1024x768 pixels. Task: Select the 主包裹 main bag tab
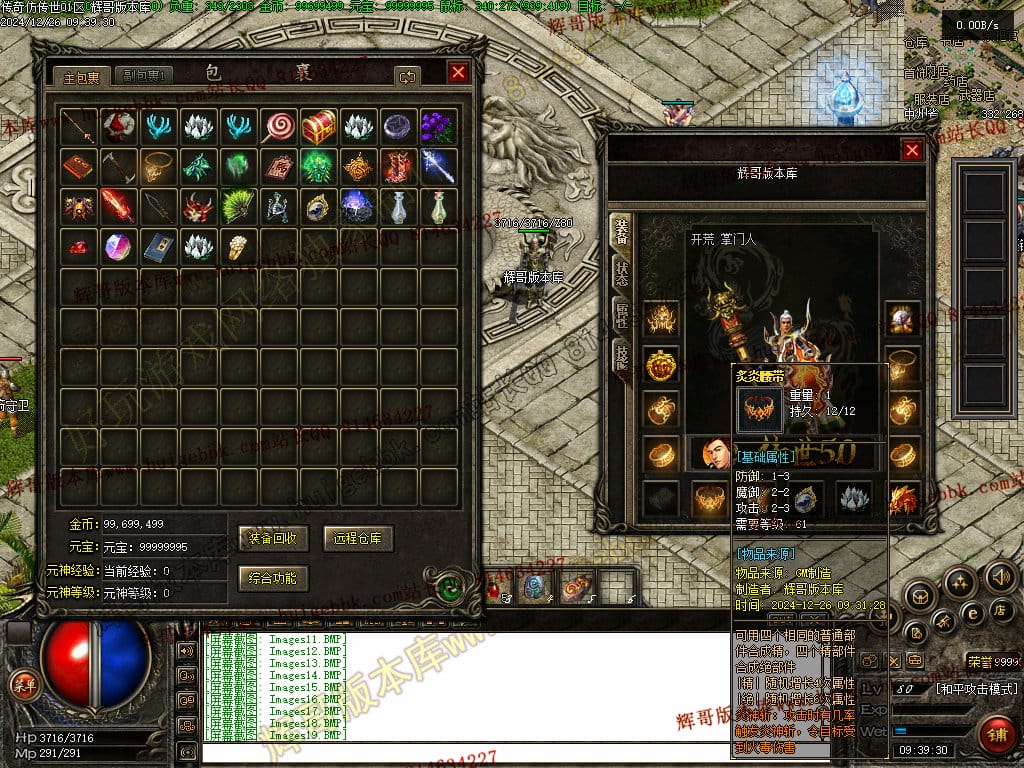(x=82, y=75)
